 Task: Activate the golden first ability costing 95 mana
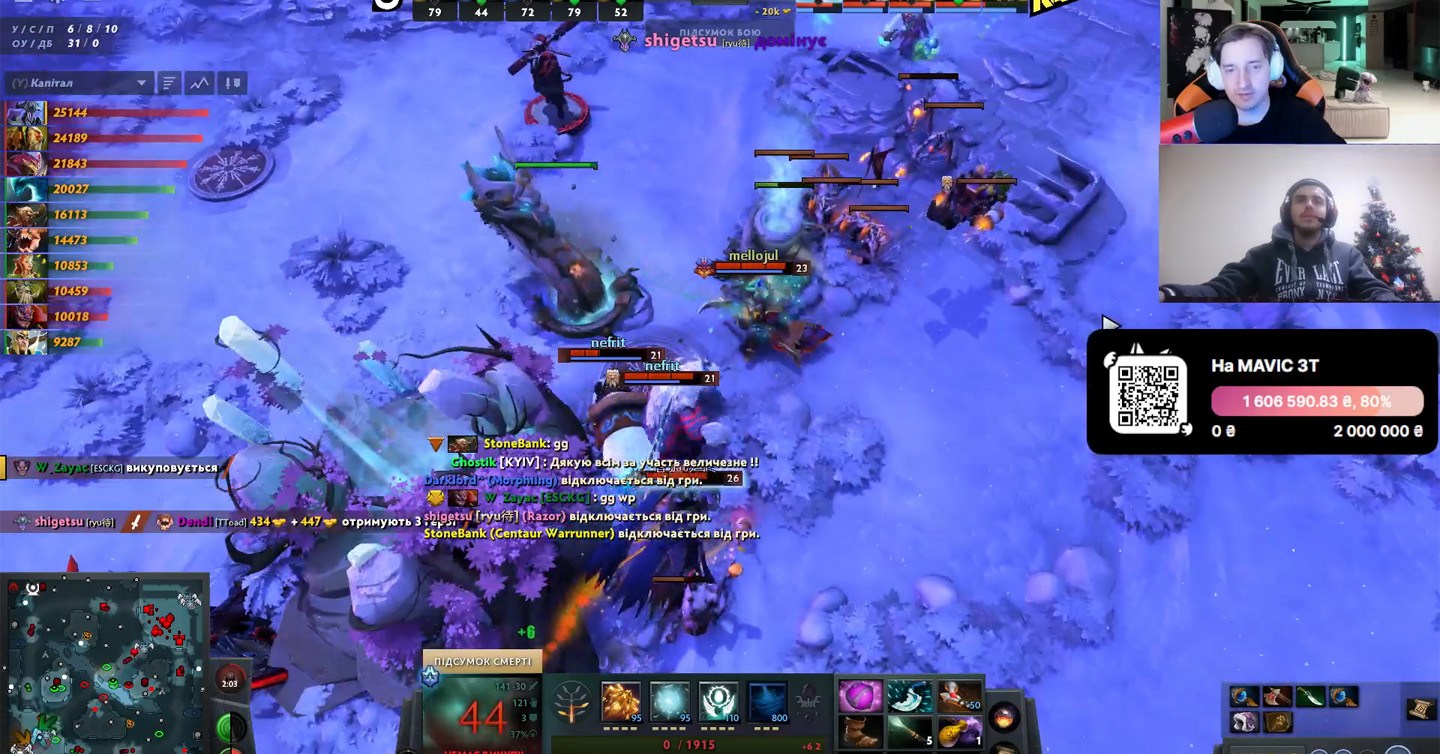click(620, 702)
